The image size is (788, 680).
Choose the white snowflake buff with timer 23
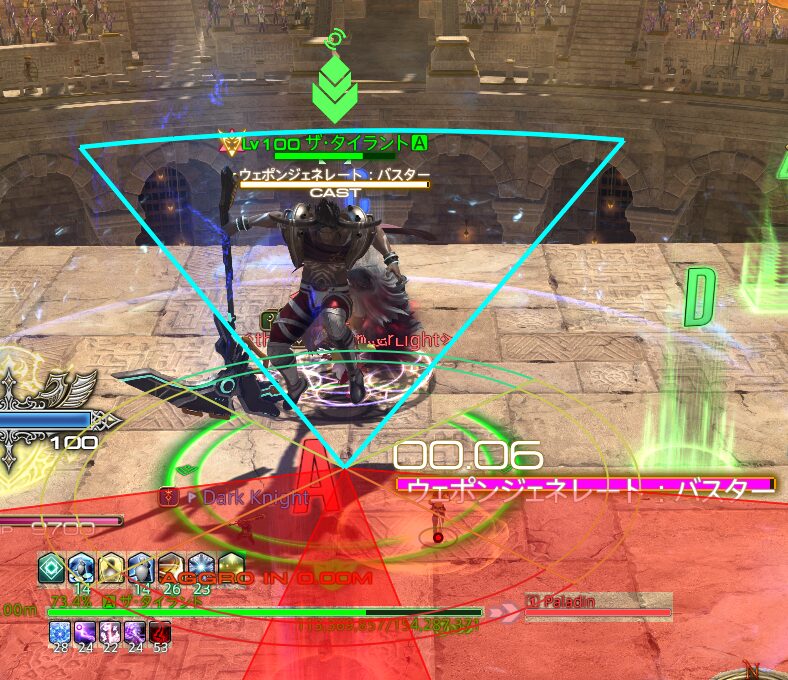pos(201,566)
